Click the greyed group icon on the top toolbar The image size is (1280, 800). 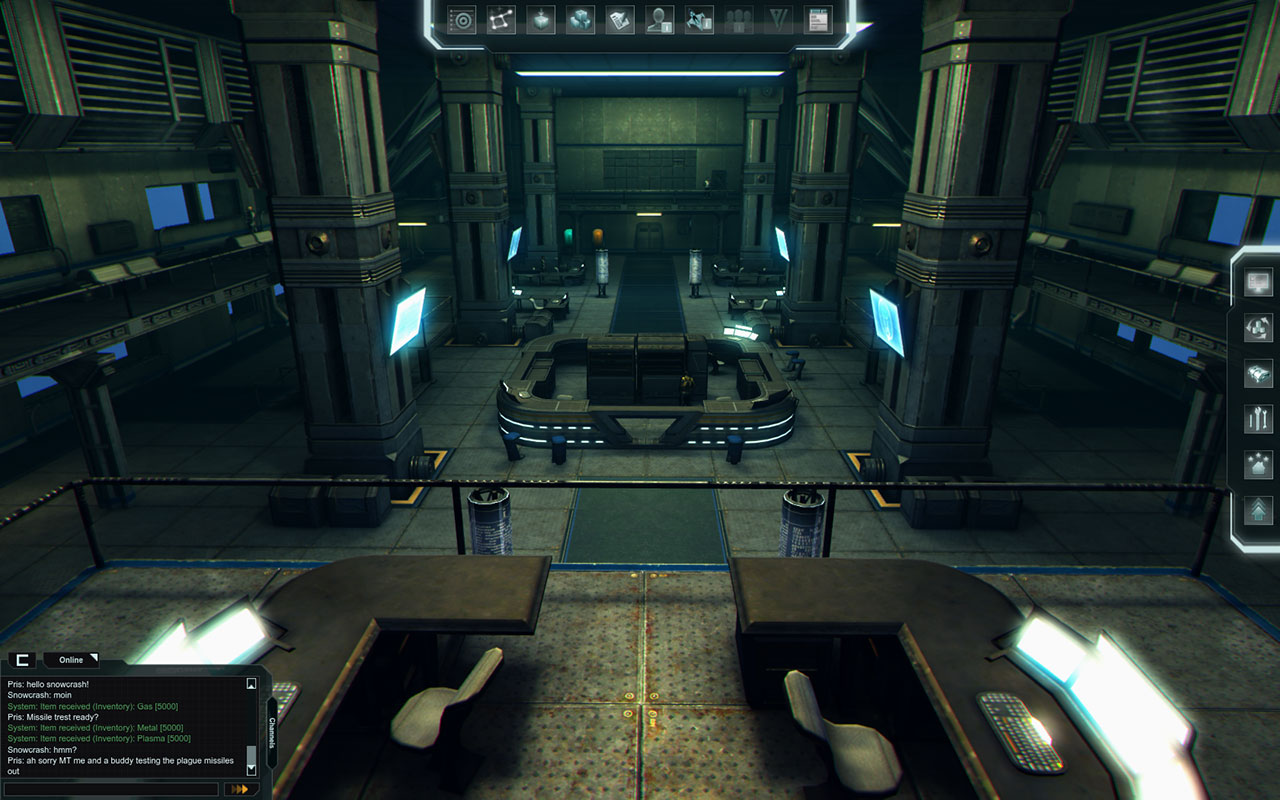coord(738,20)
